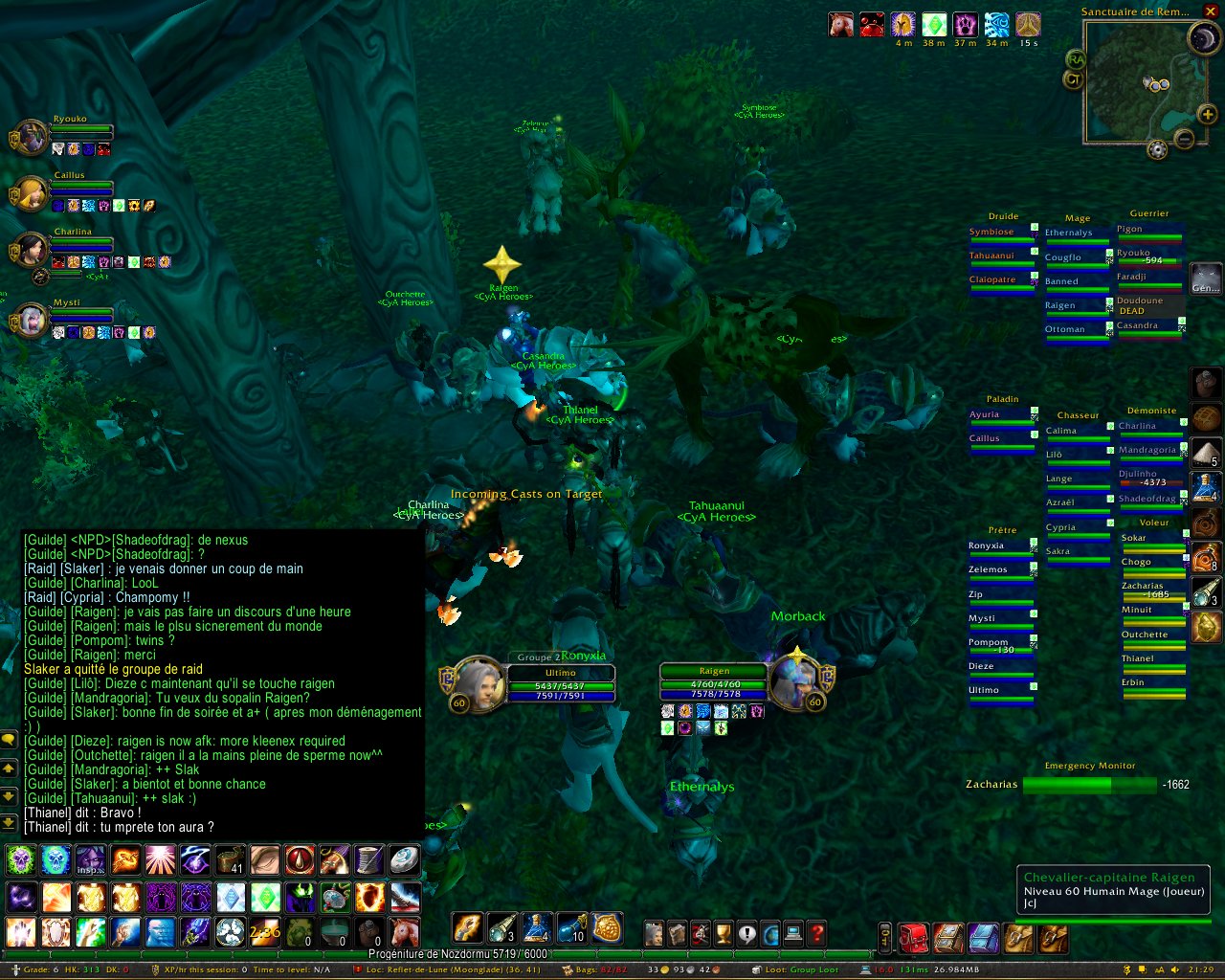Zoom out the minimap with minus button
This screenshot has width=1225, height=980.
1184,140
